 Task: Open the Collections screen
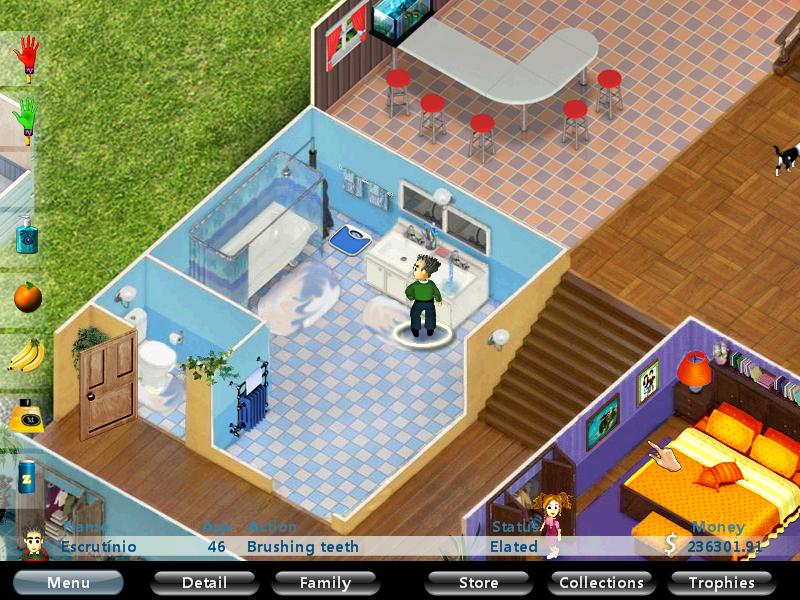[601, 582]
